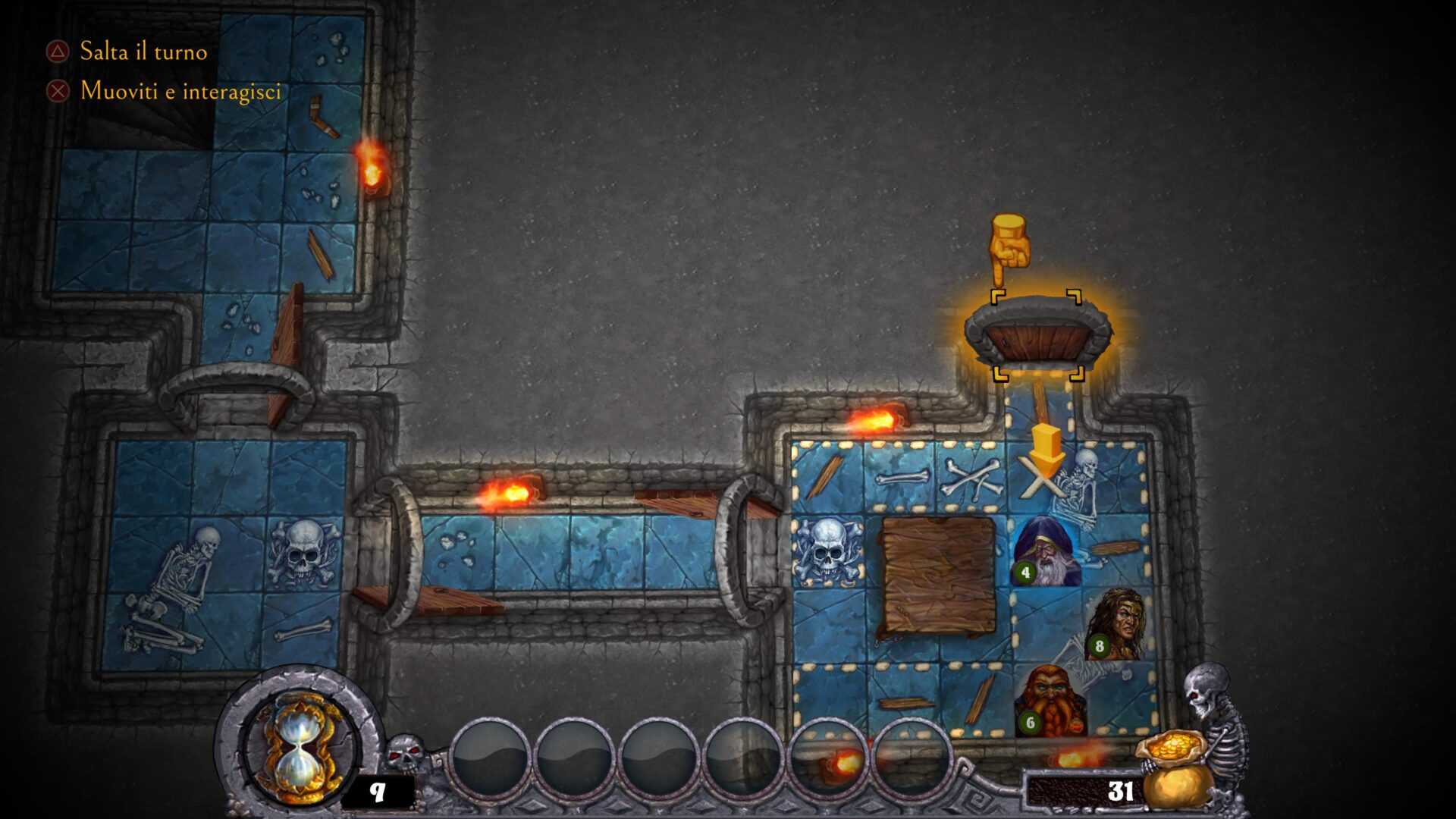Screen dimensions: 1456x819
Task: Select the wizard hero token
Action: coord(1048,551)
